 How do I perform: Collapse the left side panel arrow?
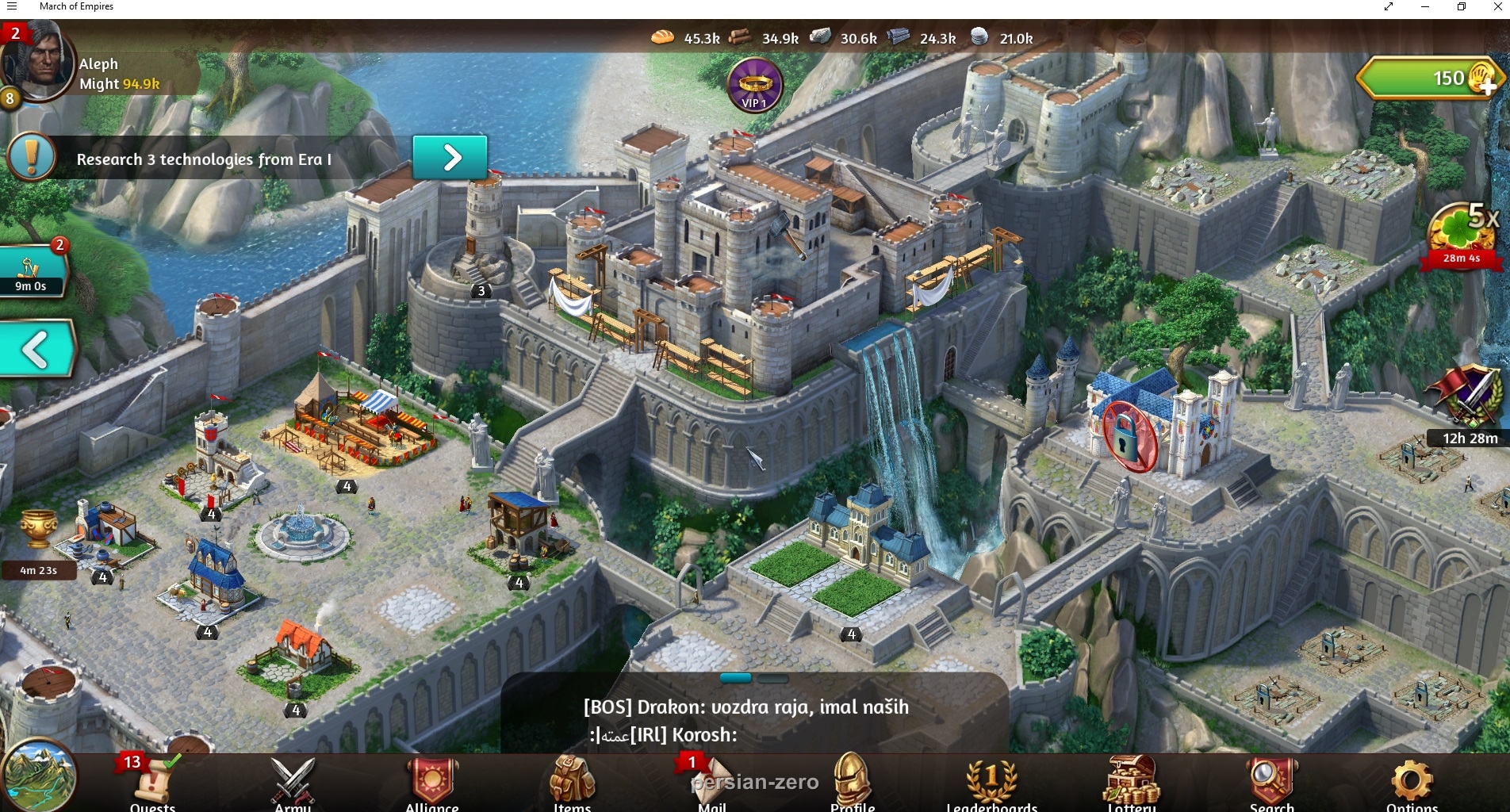pyautogui.click(x=36, y=349)
